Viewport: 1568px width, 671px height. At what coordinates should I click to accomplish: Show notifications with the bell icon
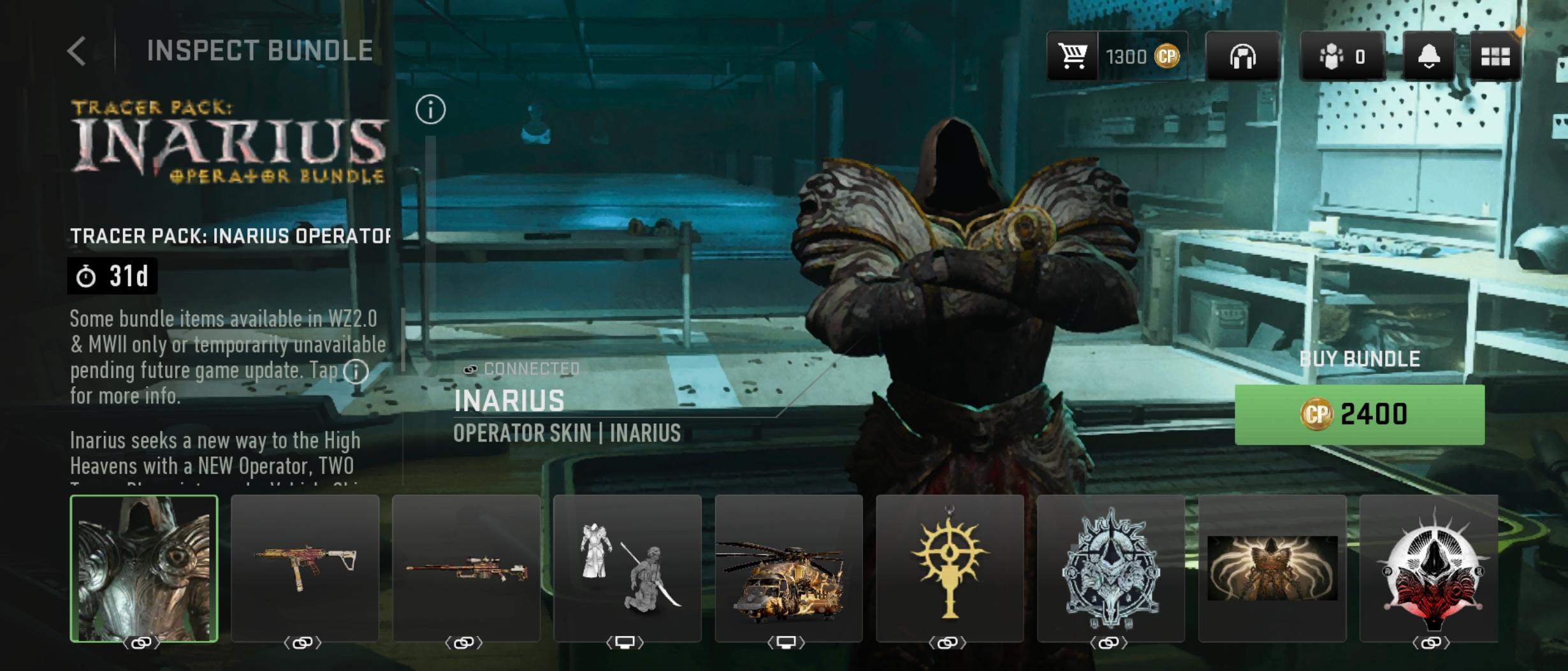tap(1428, 56)
